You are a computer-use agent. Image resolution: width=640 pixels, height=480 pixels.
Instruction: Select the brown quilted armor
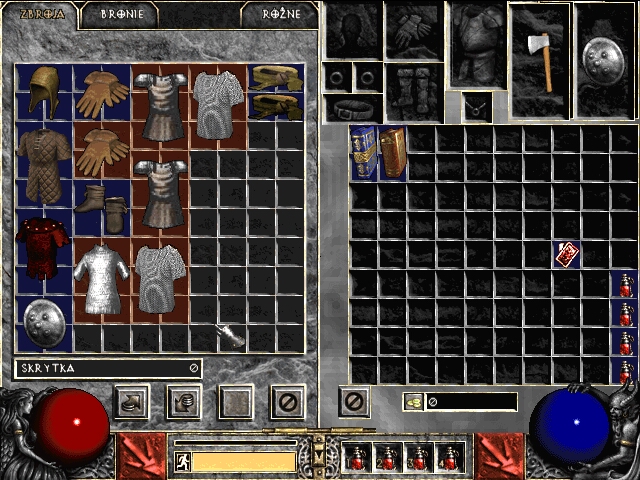[x=44, y=151]
